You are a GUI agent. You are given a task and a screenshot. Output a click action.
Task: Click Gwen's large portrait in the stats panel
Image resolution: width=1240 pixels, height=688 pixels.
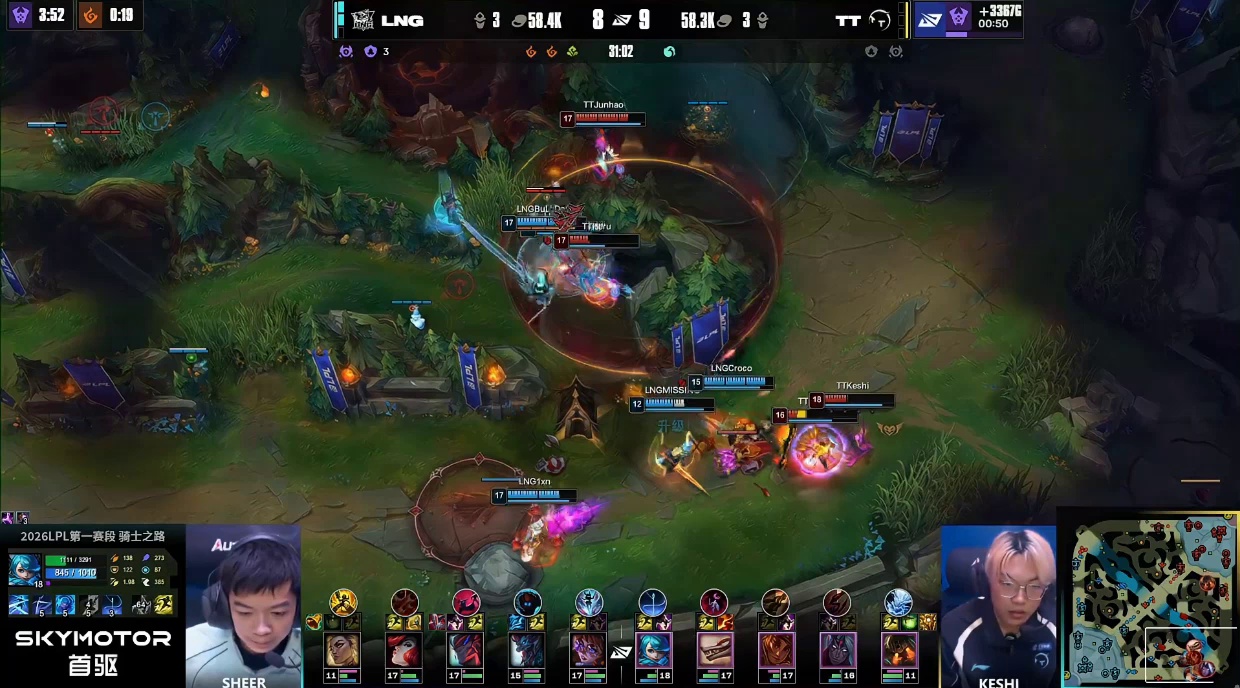(x=24, y=568)
